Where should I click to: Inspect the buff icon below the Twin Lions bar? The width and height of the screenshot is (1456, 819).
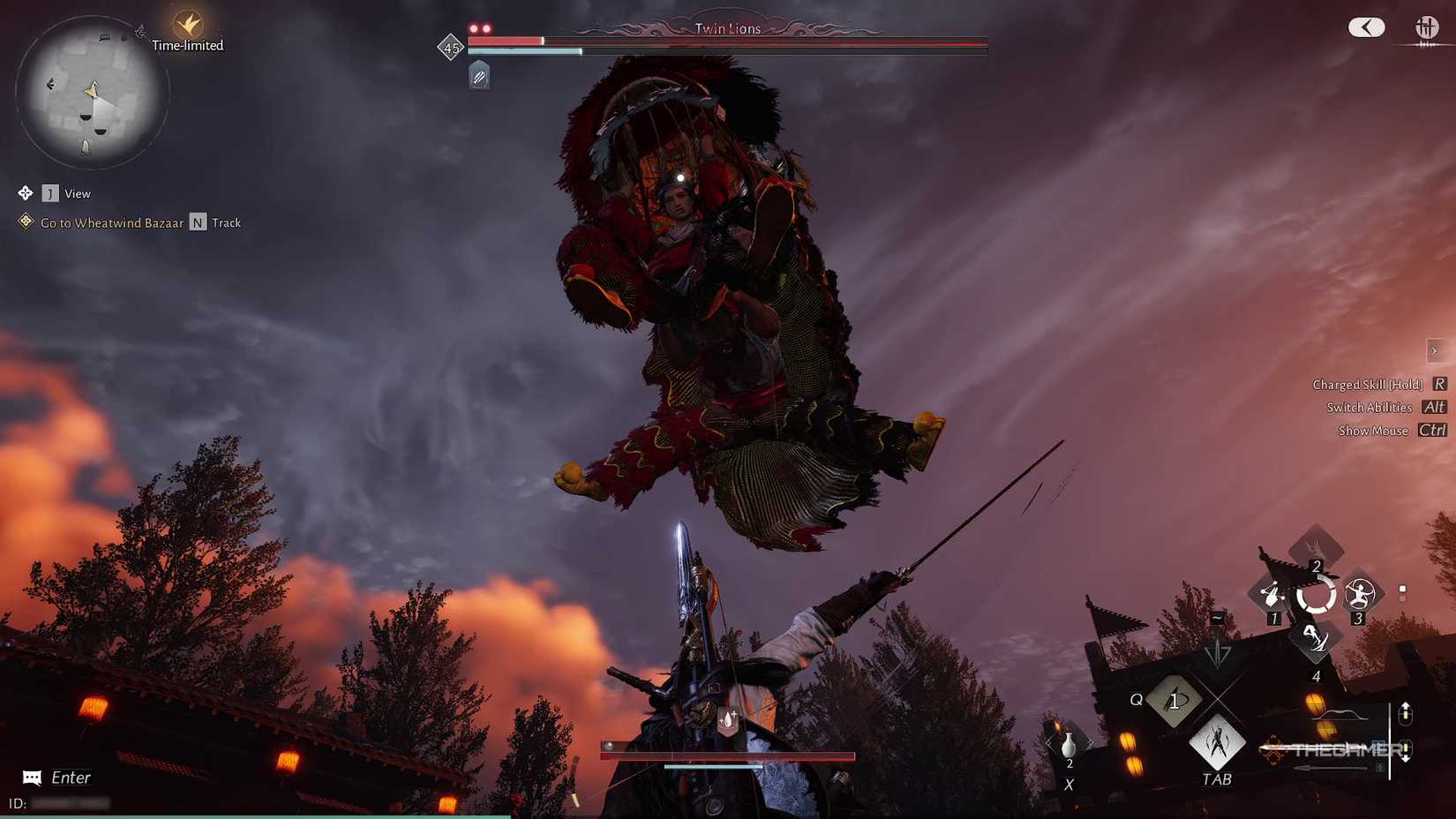[479, 76]
